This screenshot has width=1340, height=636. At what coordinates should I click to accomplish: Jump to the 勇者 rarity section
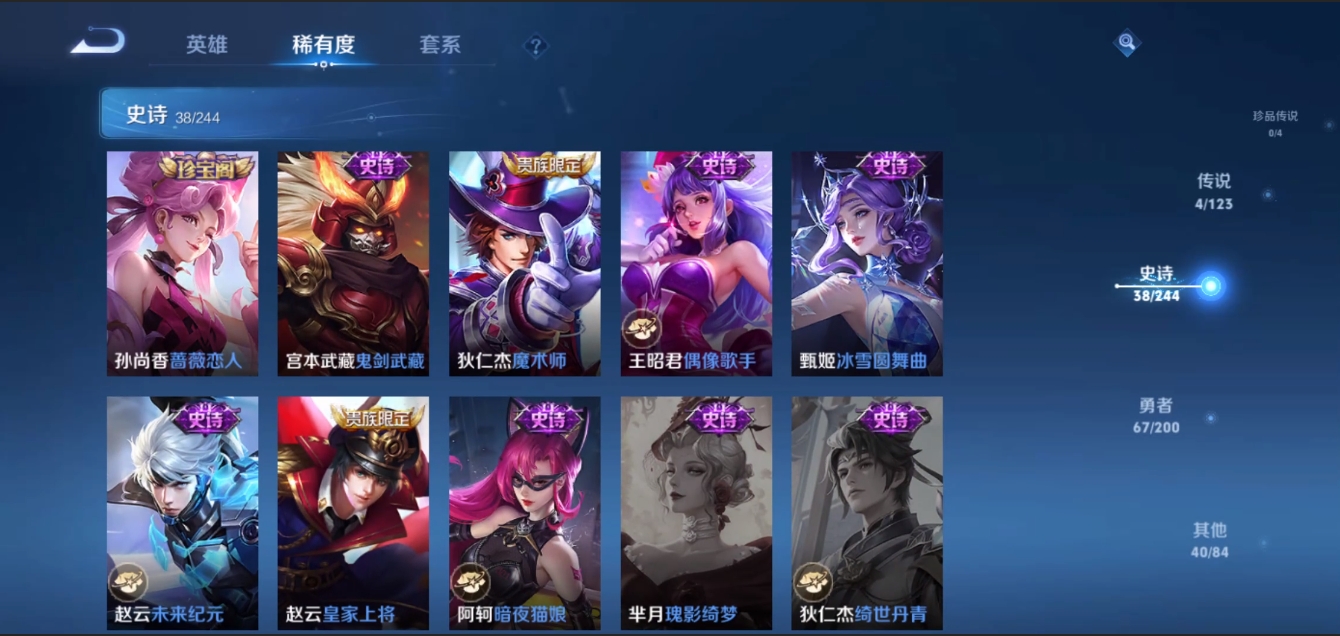point(1156,415)
